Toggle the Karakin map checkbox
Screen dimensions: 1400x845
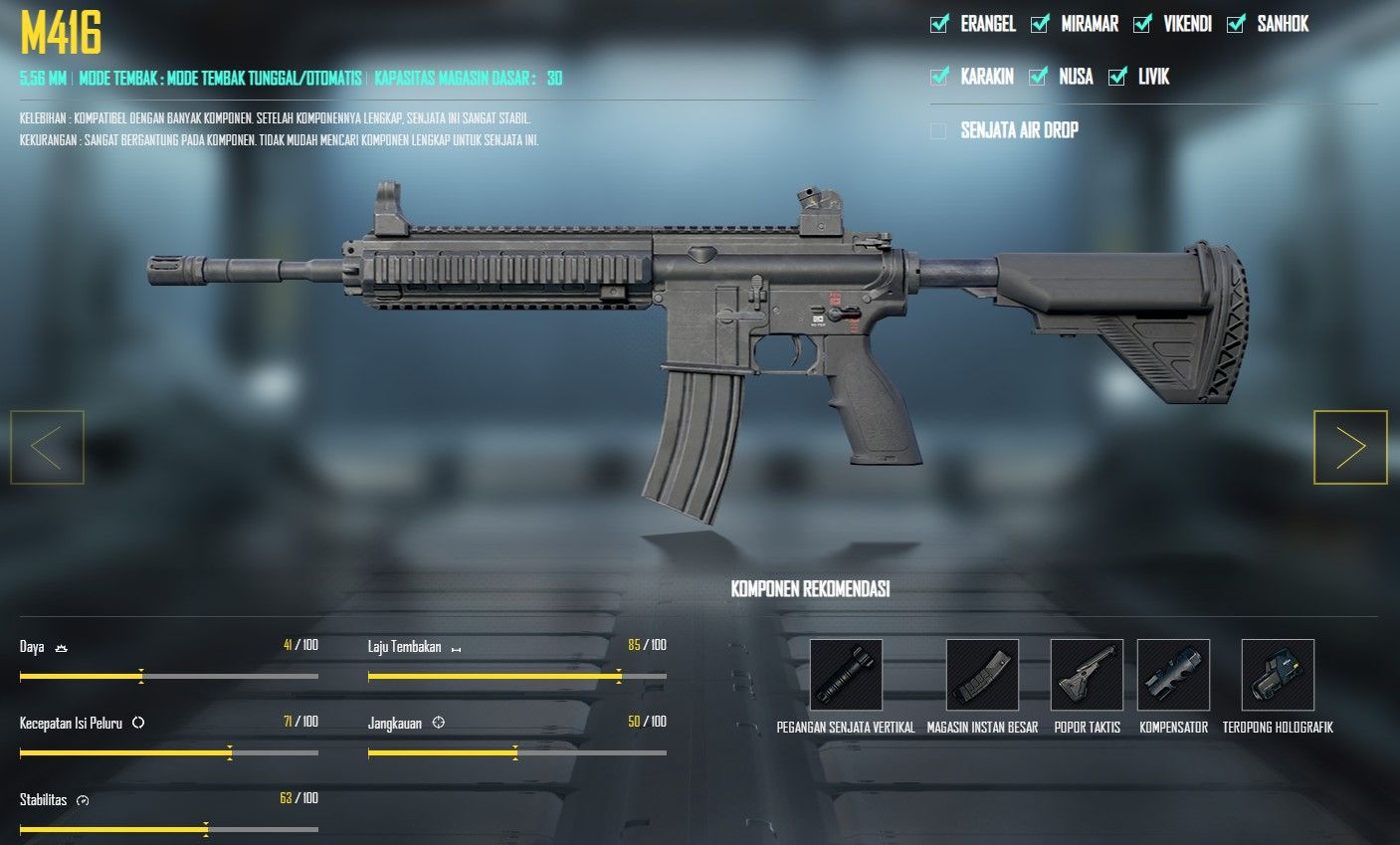[939, 77]
